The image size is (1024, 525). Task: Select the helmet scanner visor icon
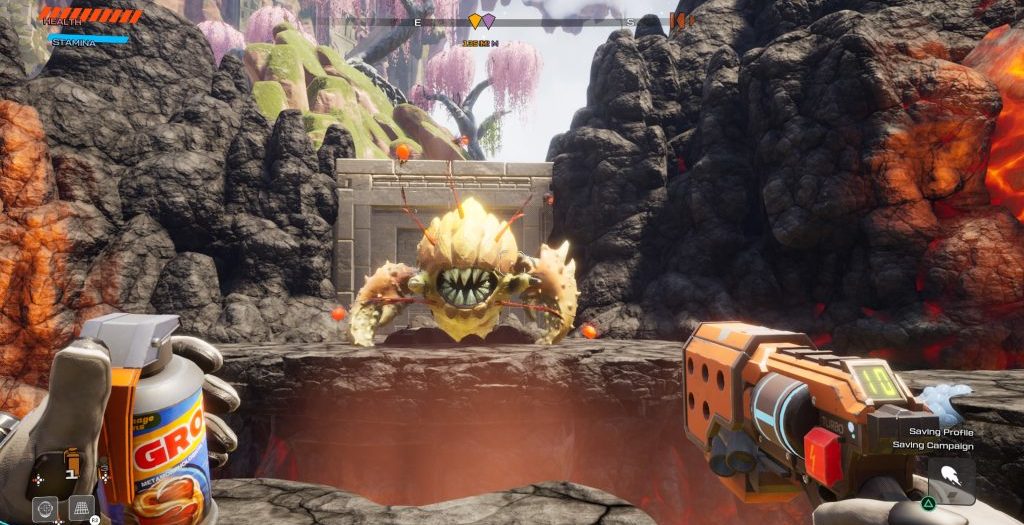tap(46, 507)
